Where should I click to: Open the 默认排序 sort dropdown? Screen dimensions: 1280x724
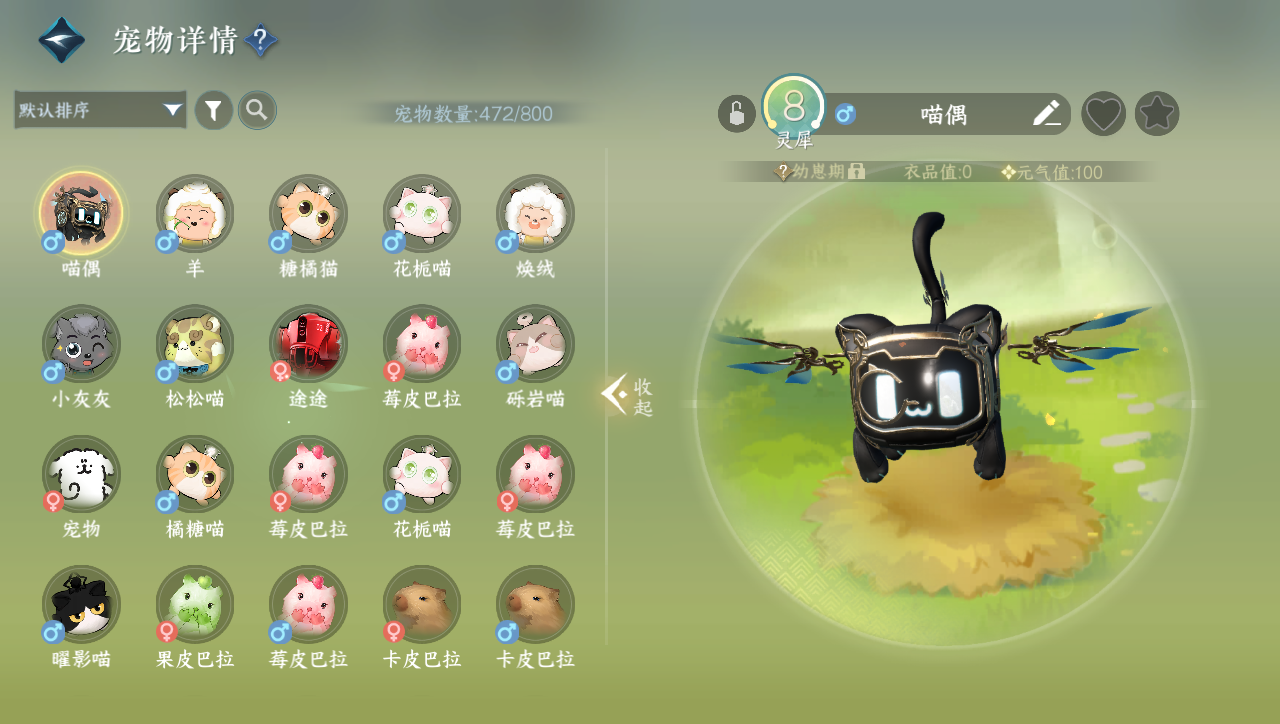point(100,110)
